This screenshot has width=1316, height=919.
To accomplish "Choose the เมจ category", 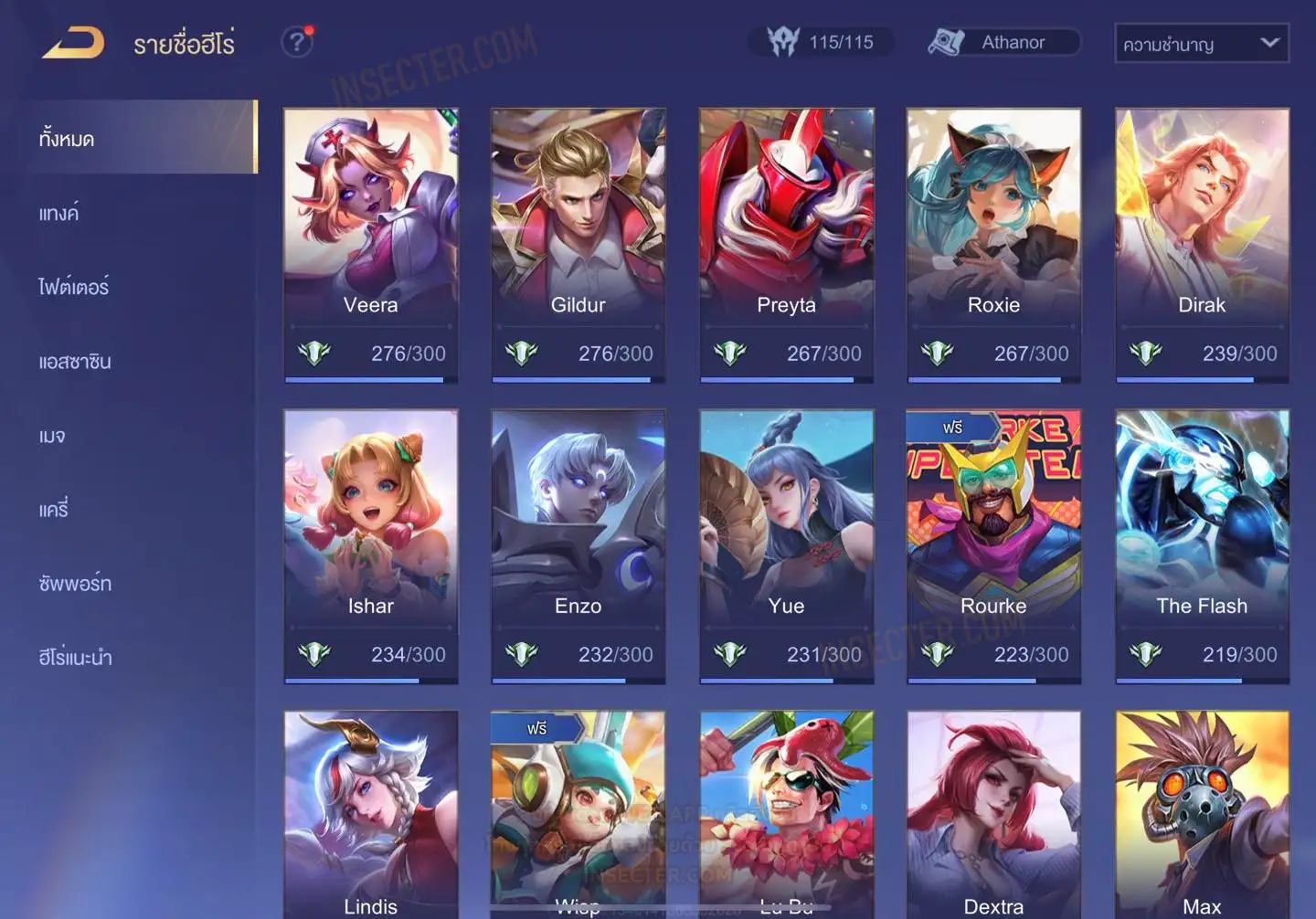I will coord(52,436).
